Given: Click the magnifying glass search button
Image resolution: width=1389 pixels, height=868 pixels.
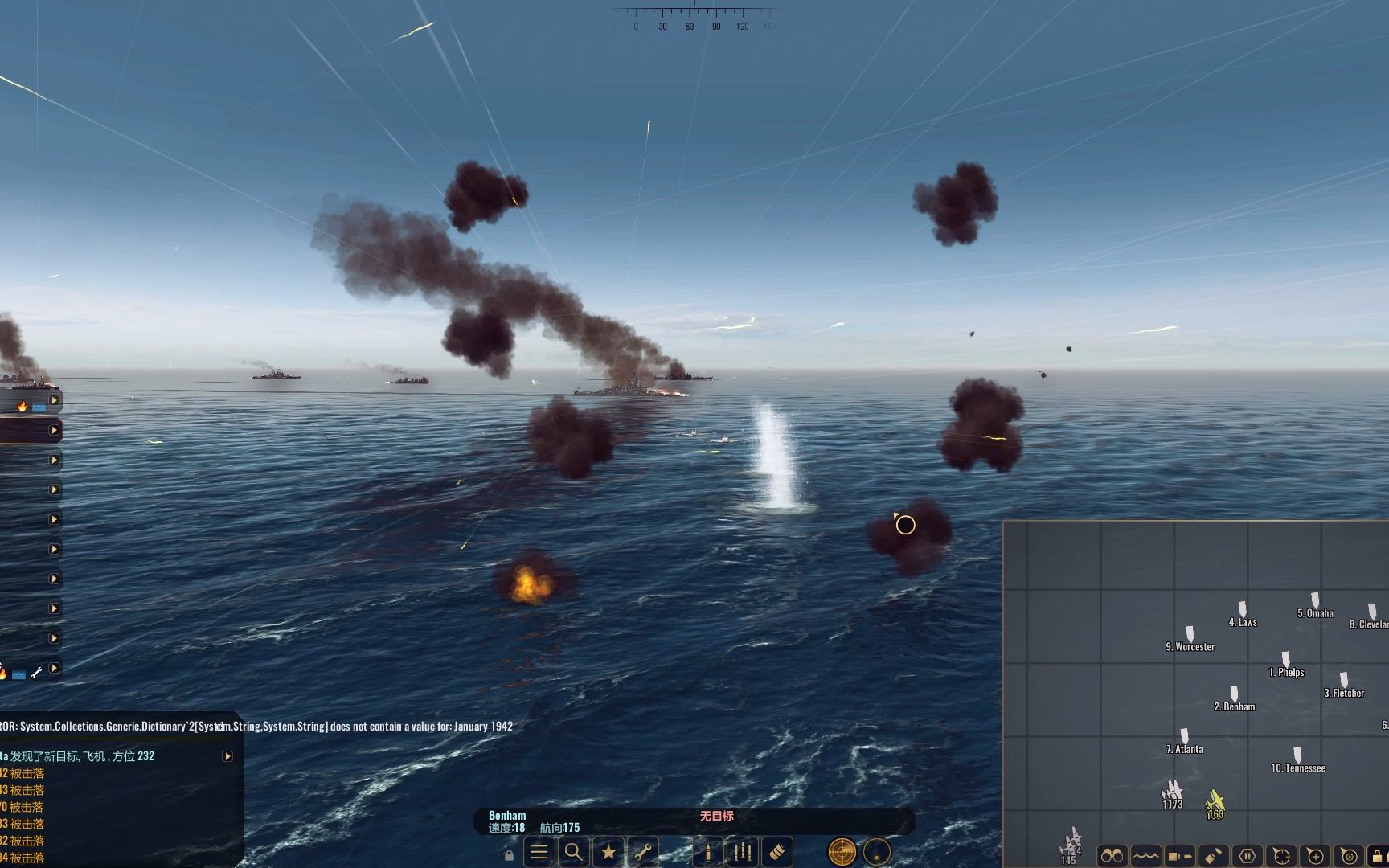Looking at the screenshot, I should (x=574, y=852).
